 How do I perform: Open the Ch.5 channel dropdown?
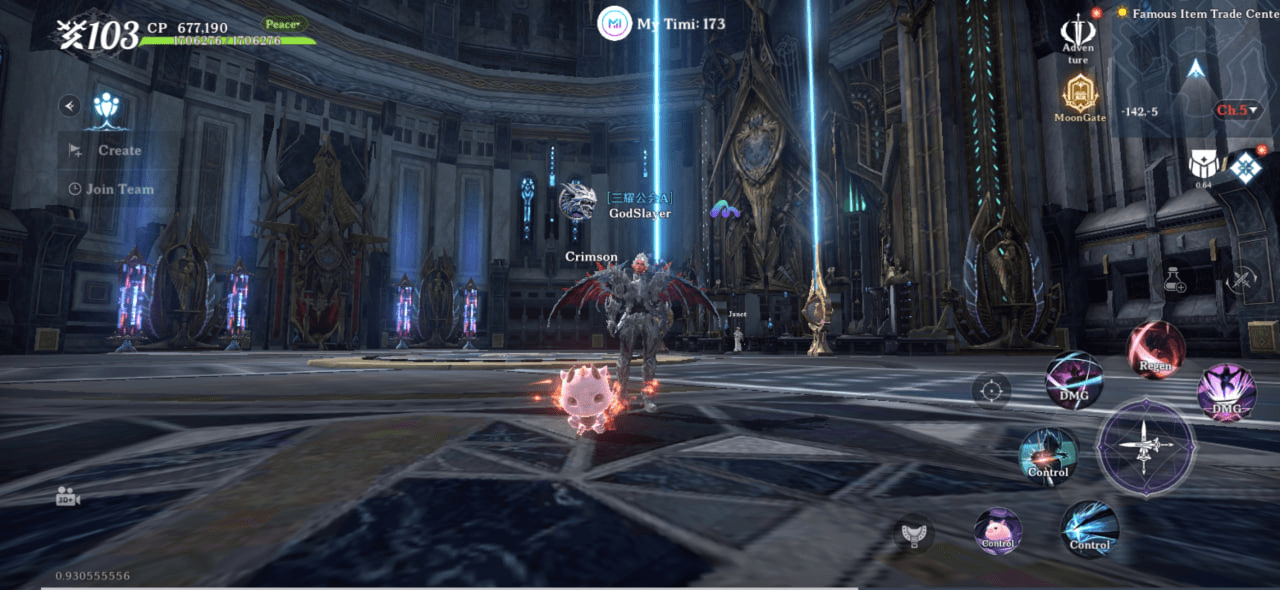click(1236, 110)
